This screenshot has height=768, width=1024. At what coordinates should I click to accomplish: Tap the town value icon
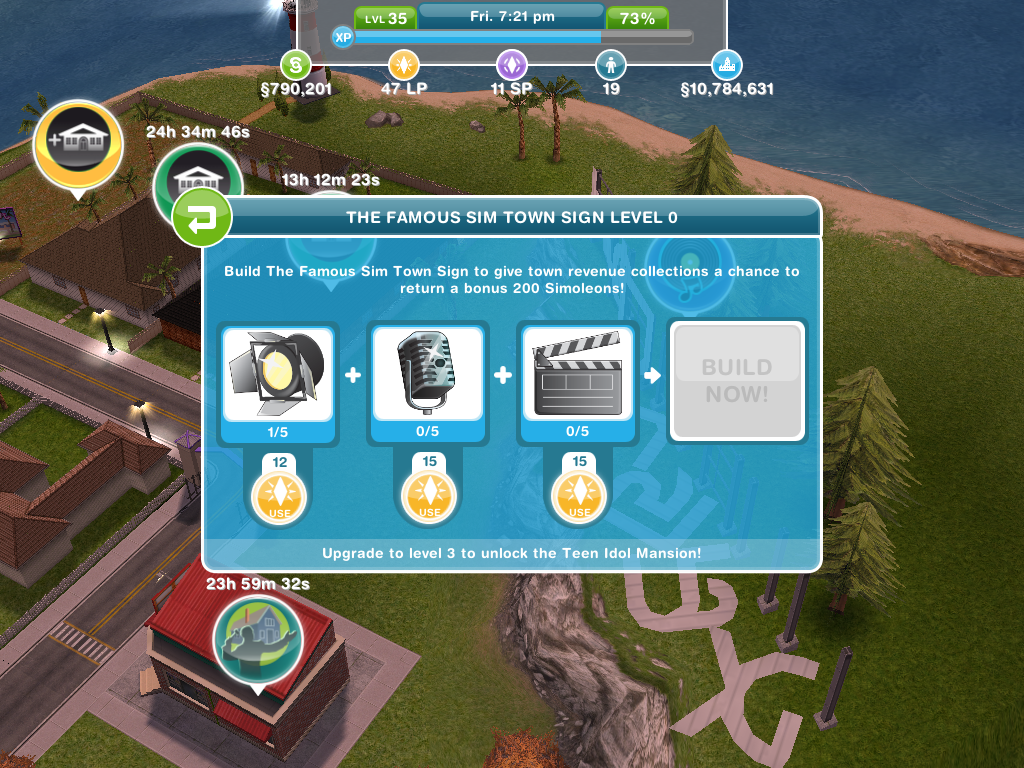click(x=727, y=66)
